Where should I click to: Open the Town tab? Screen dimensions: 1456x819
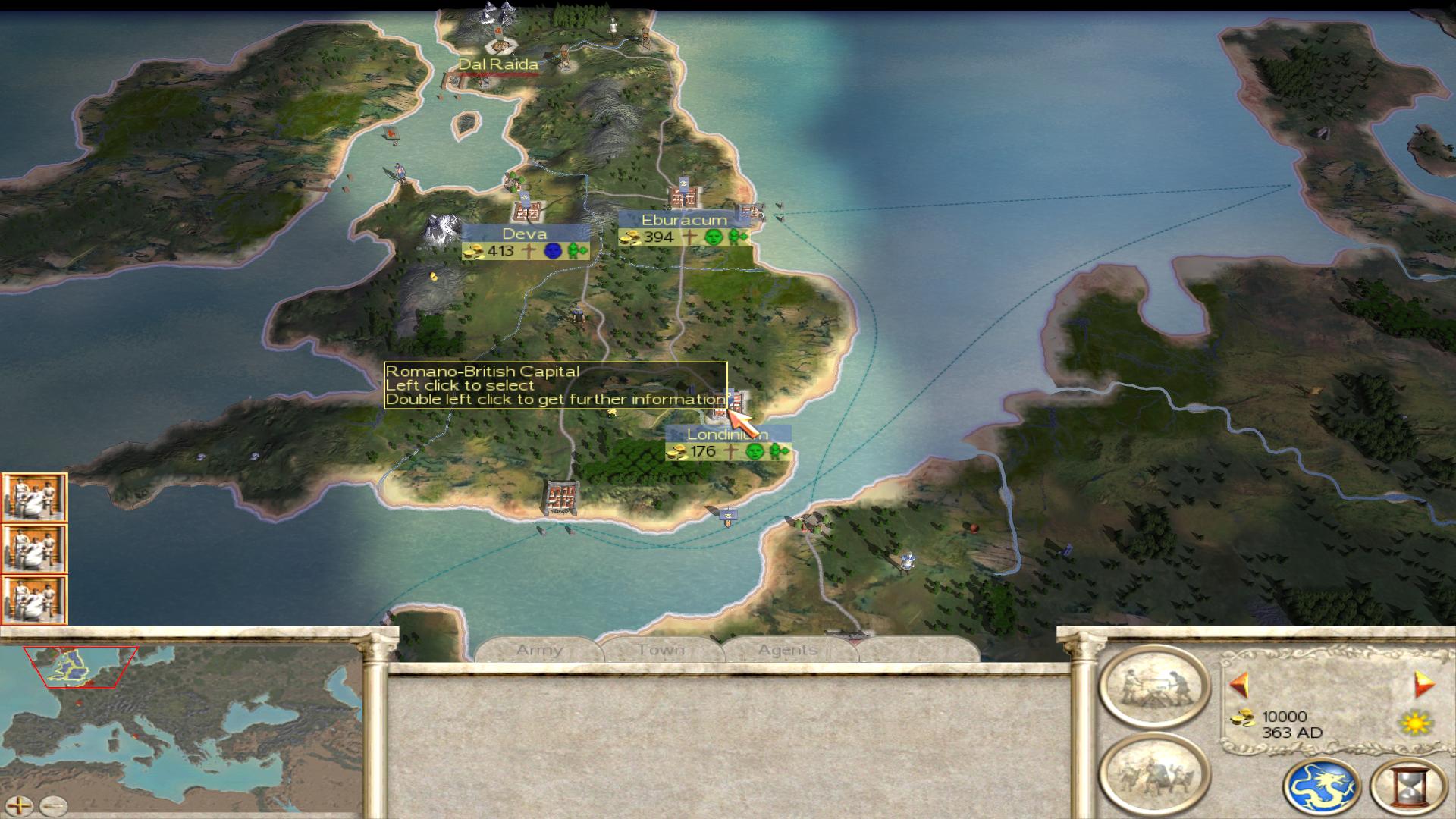(x=661, y=650)
